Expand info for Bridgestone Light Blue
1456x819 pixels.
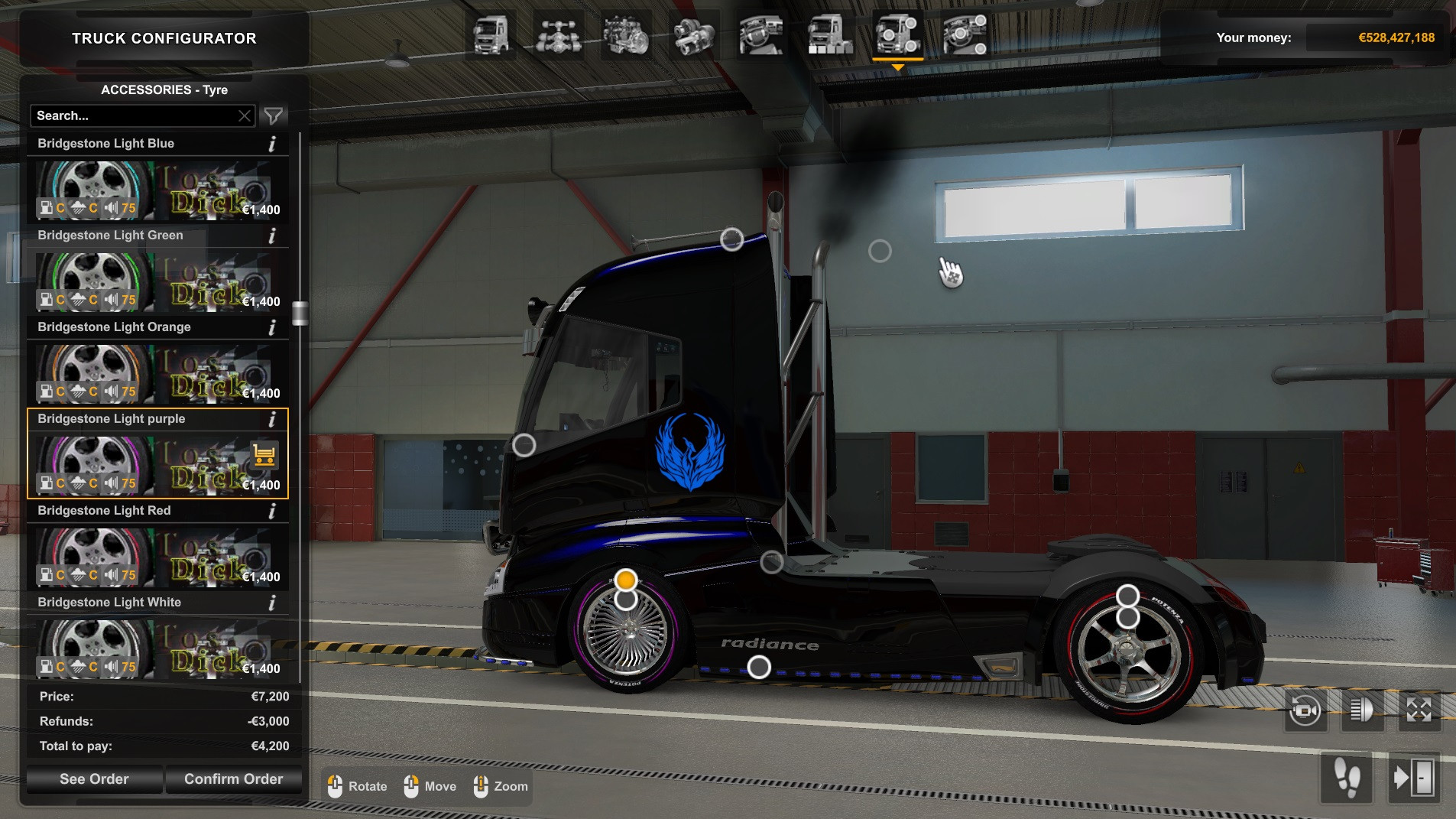click(x=273, y=144)
